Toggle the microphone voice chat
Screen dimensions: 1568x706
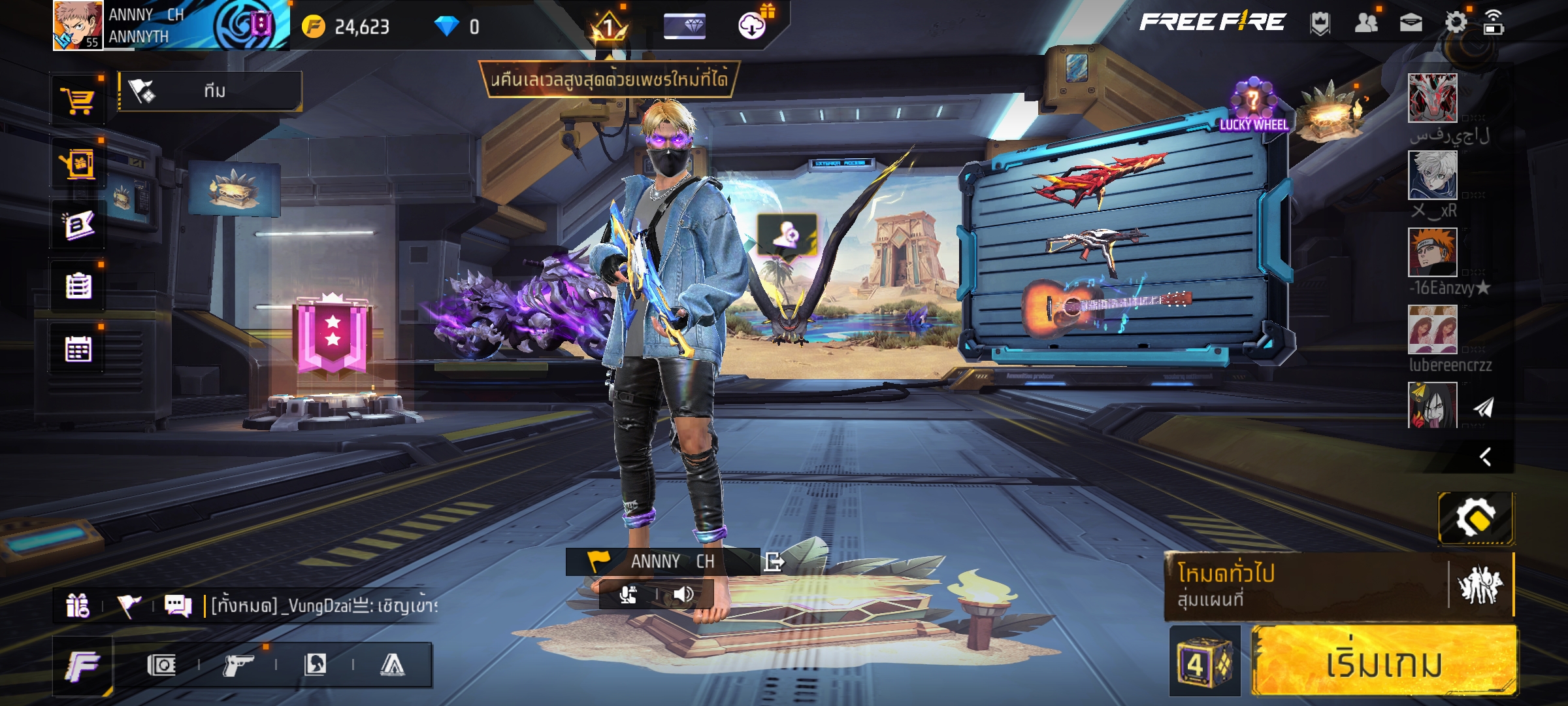628,594
